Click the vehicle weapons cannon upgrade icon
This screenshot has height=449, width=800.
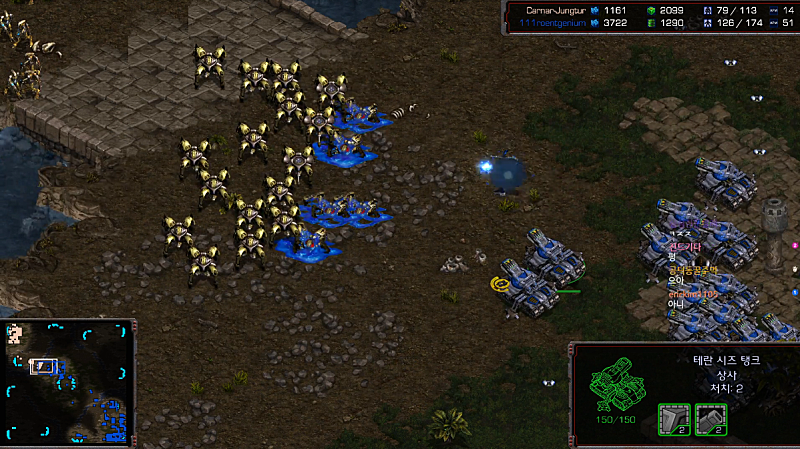click(710, 418)
